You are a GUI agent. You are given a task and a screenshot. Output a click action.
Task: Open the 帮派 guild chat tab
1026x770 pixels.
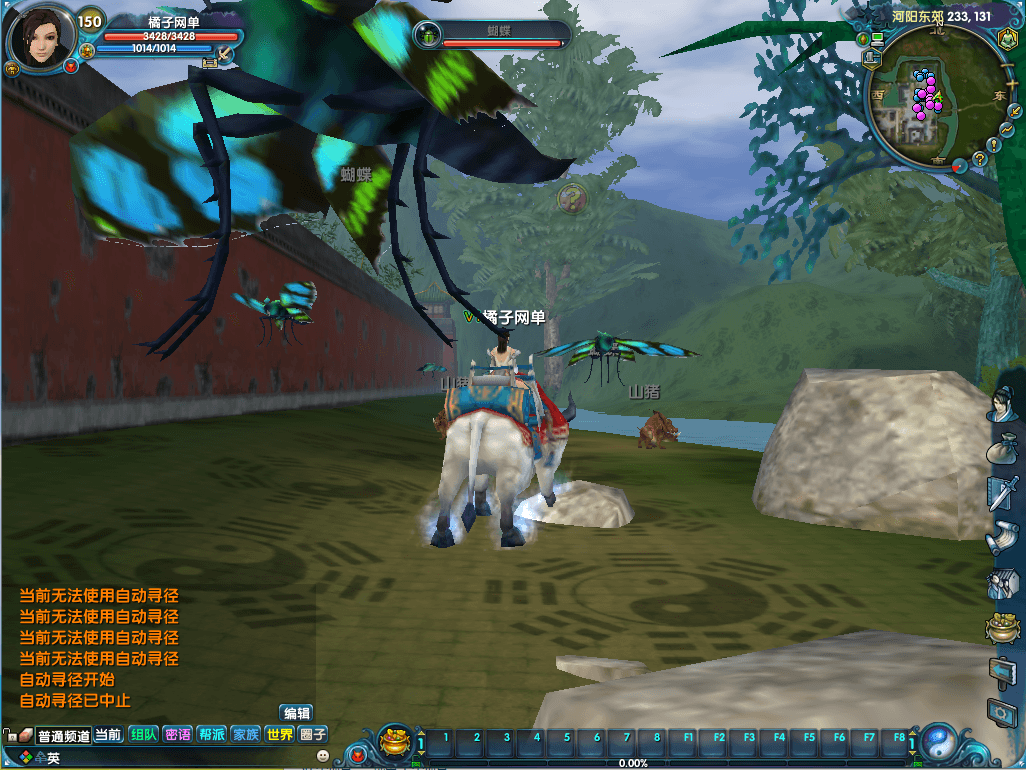[x=211, y=735]
